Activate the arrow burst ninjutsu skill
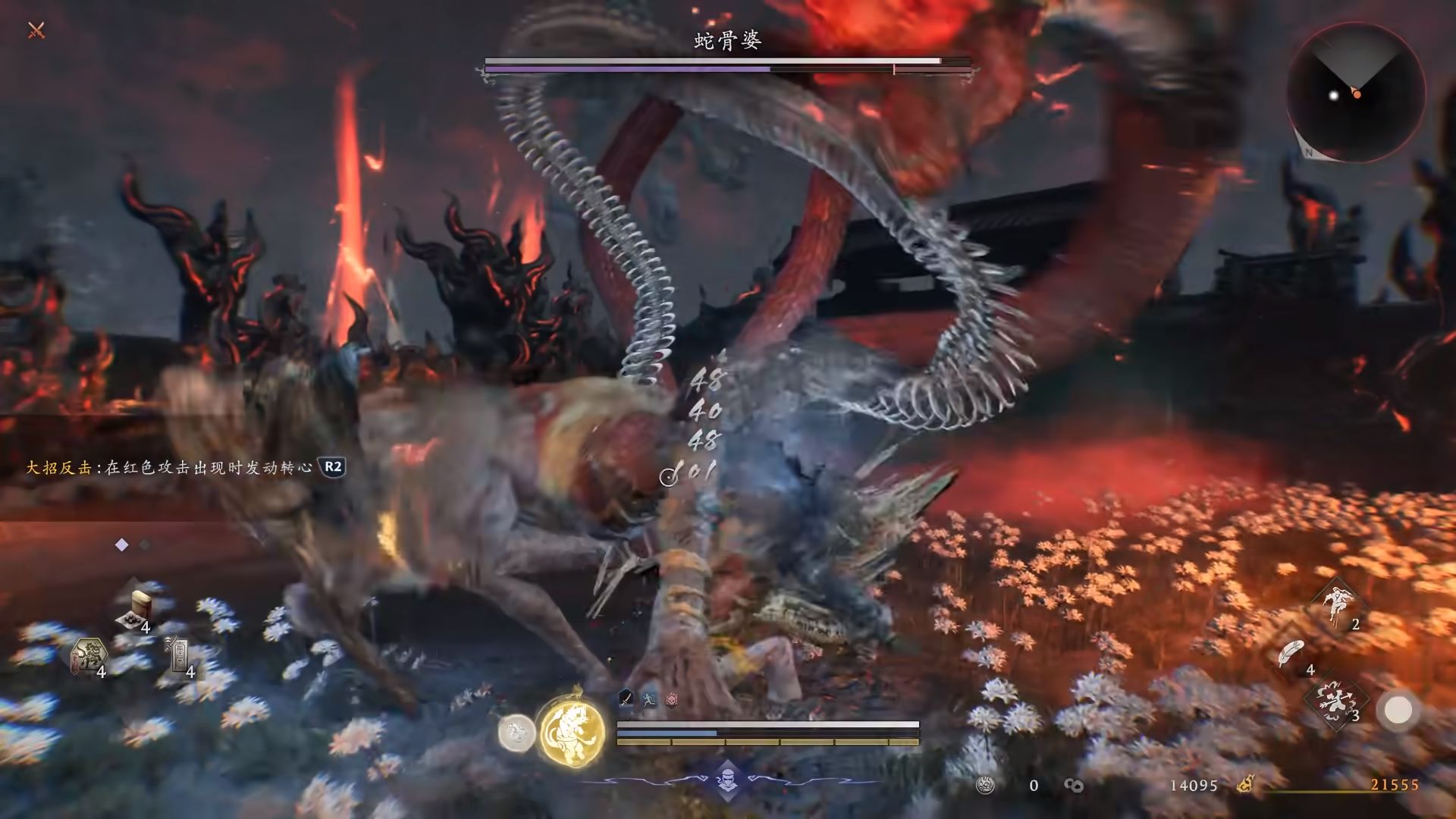This screenshot has height=819, width=1456. point(1336,701)
